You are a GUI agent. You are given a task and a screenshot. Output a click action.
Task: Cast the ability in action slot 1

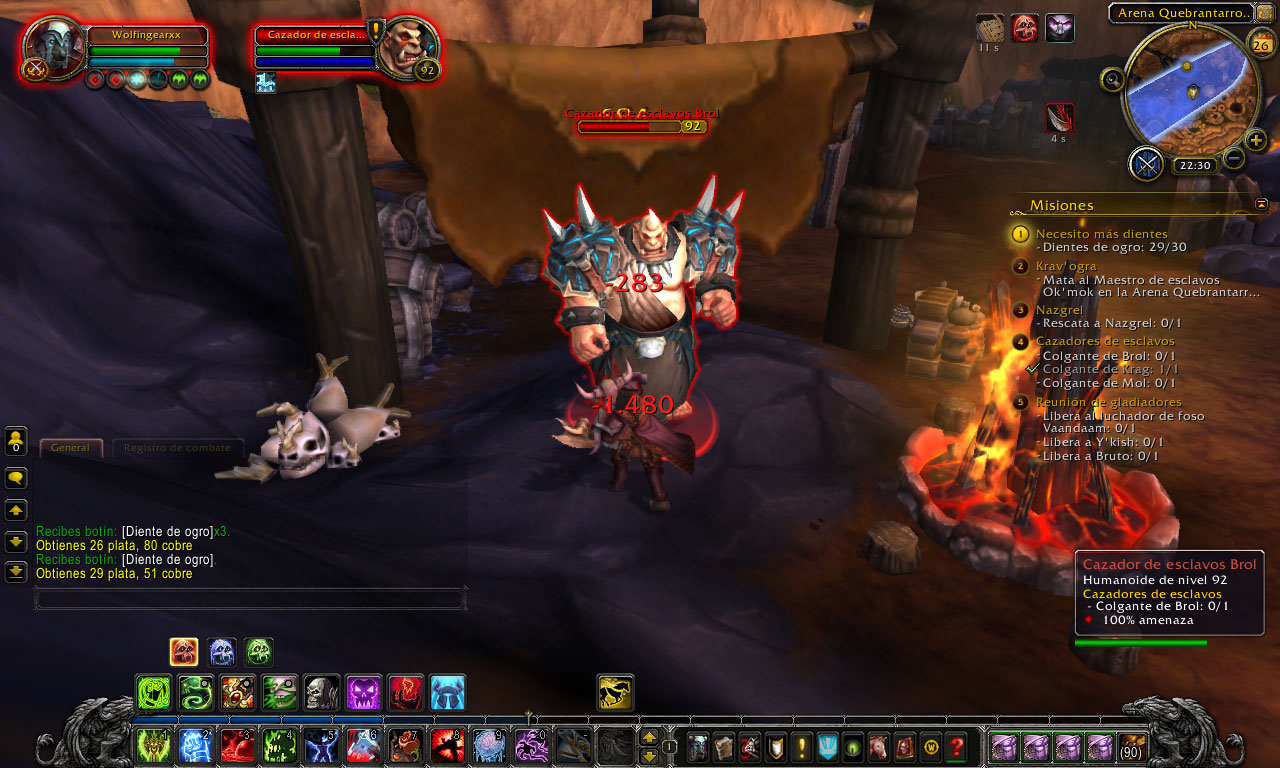point(152,746)
